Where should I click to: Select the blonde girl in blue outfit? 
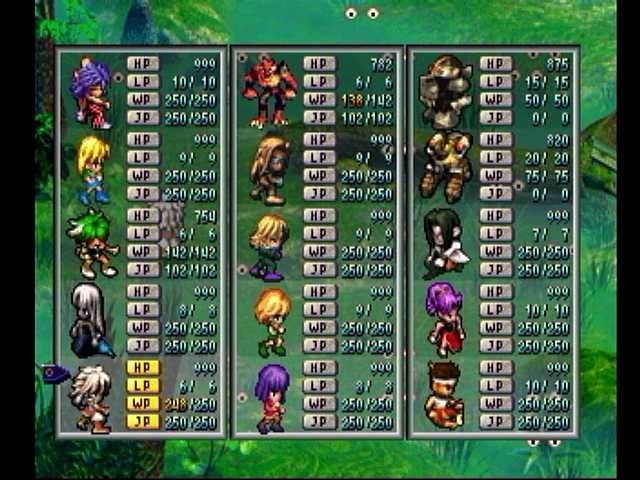pos(92,166)
